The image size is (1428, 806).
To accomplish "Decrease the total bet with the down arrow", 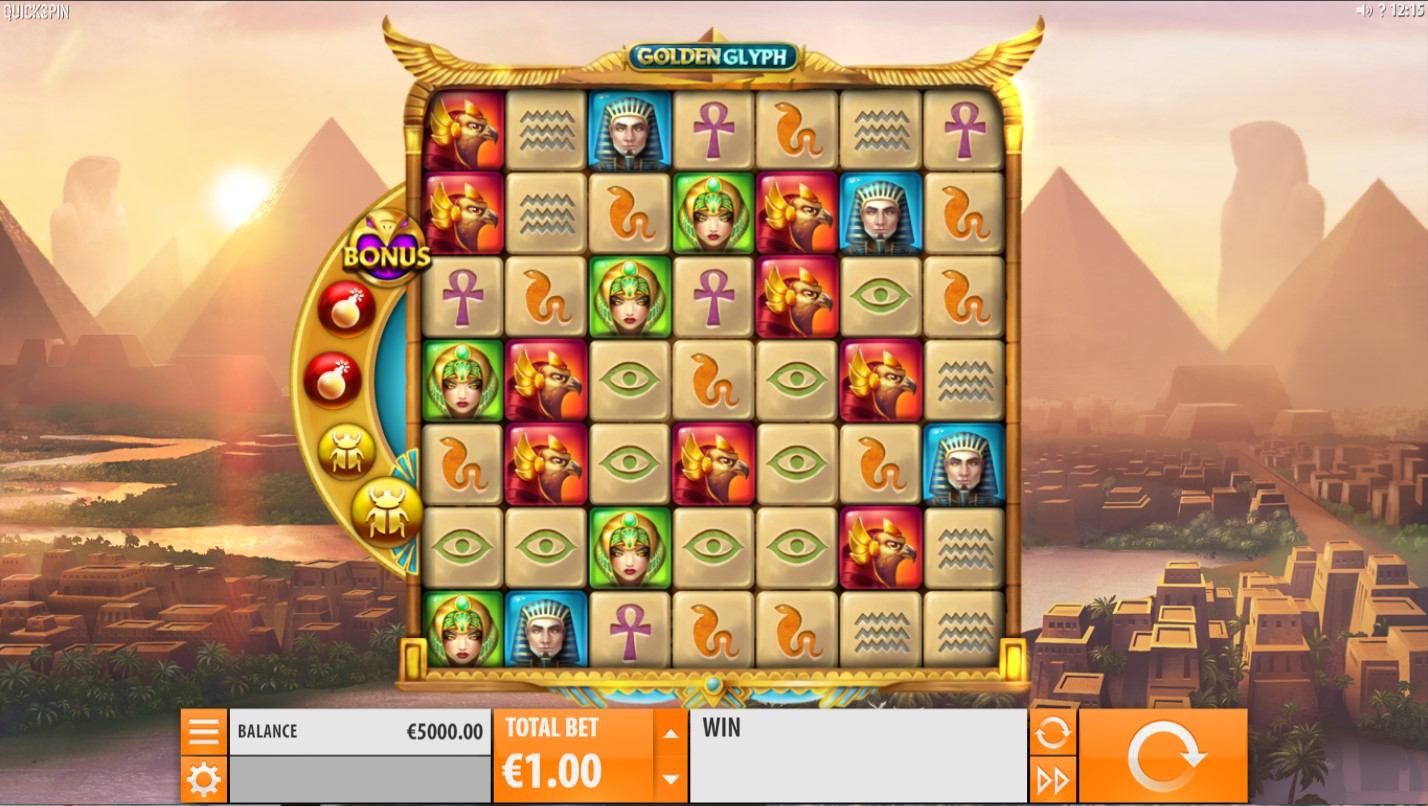I will point(671,779).
